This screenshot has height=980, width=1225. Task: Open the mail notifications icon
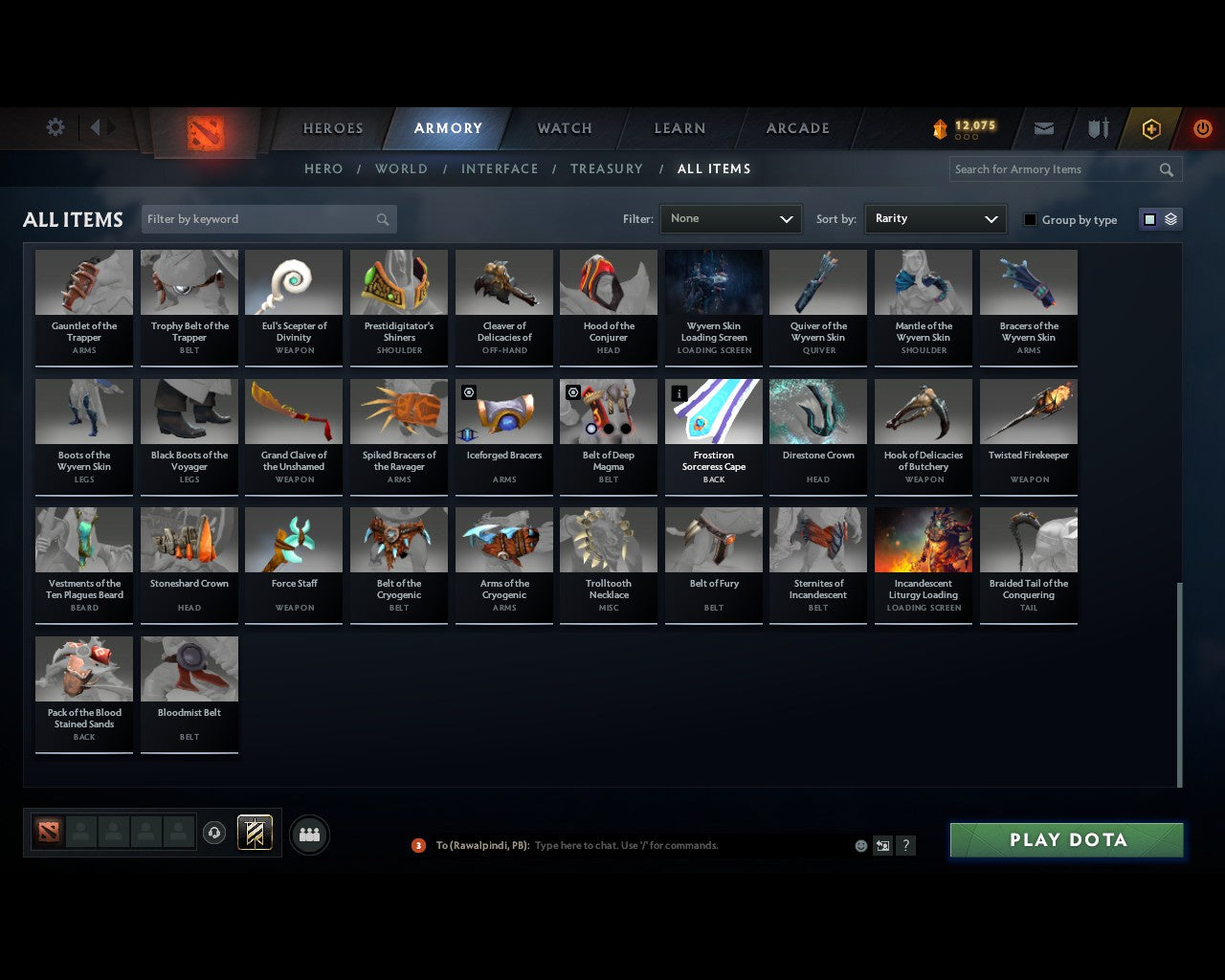pos(1043,127)
